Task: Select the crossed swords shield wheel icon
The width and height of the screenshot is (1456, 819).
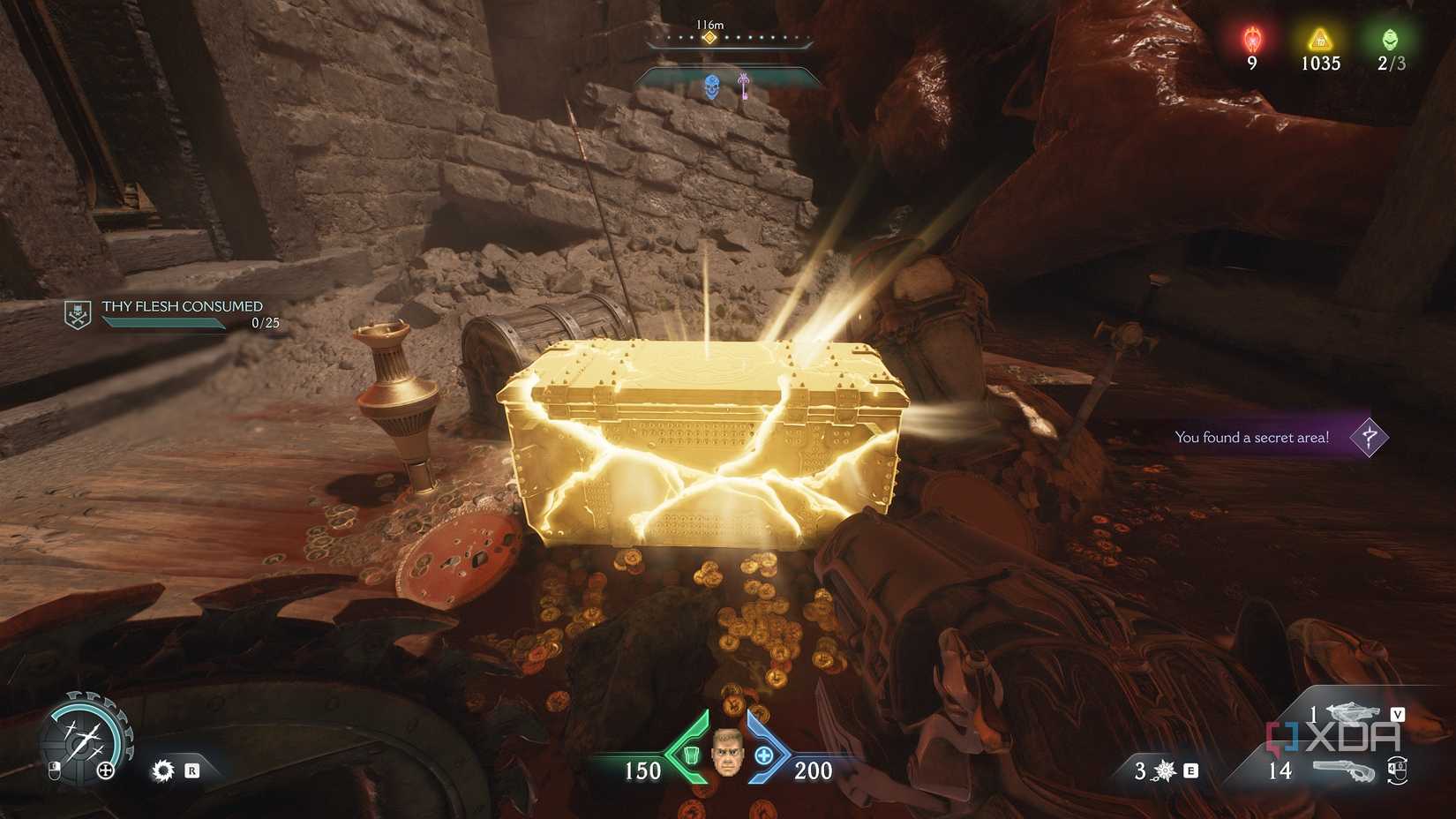Action: click(86, 737)
